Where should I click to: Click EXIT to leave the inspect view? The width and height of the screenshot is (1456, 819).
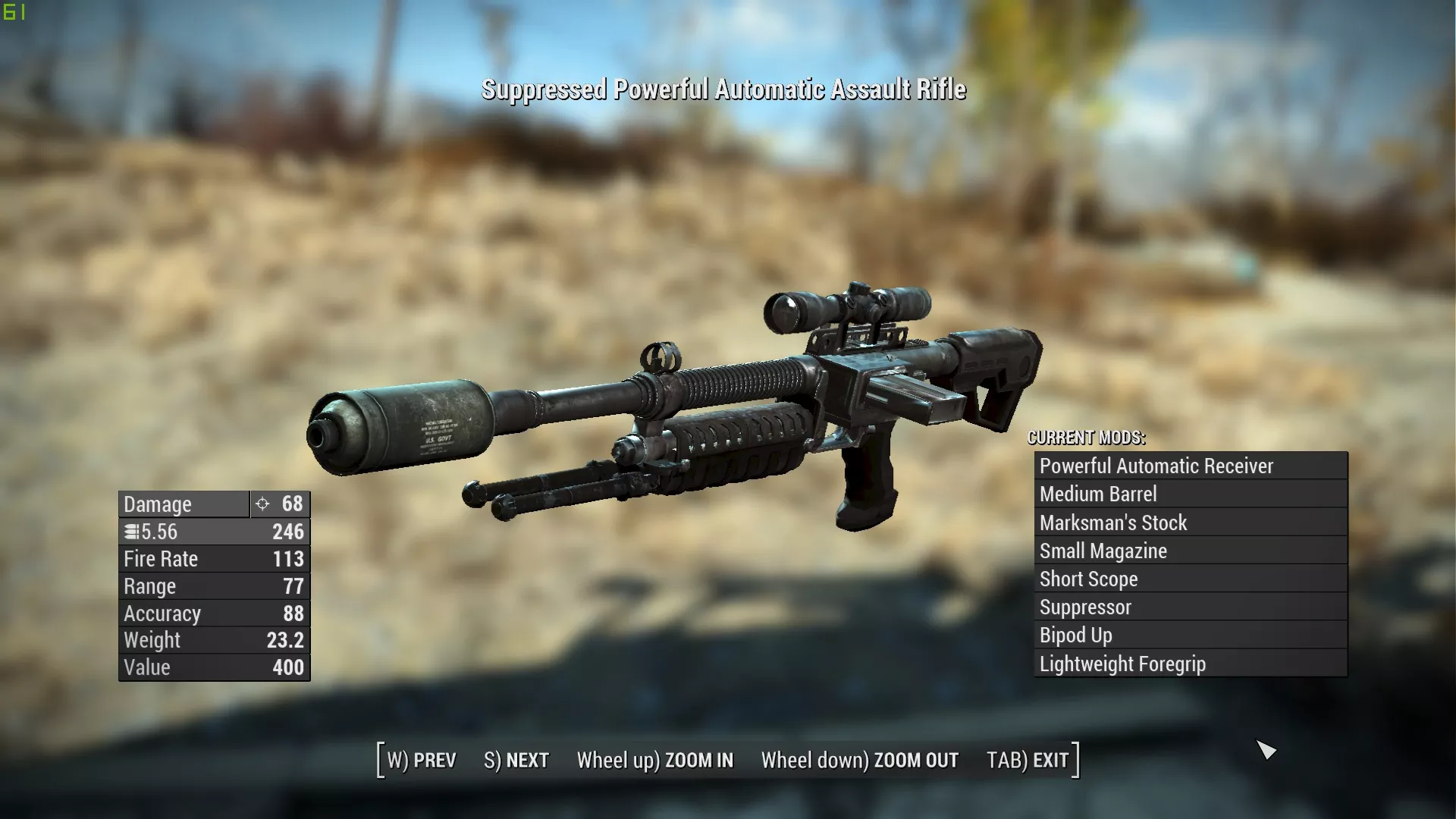point(1028,760)
